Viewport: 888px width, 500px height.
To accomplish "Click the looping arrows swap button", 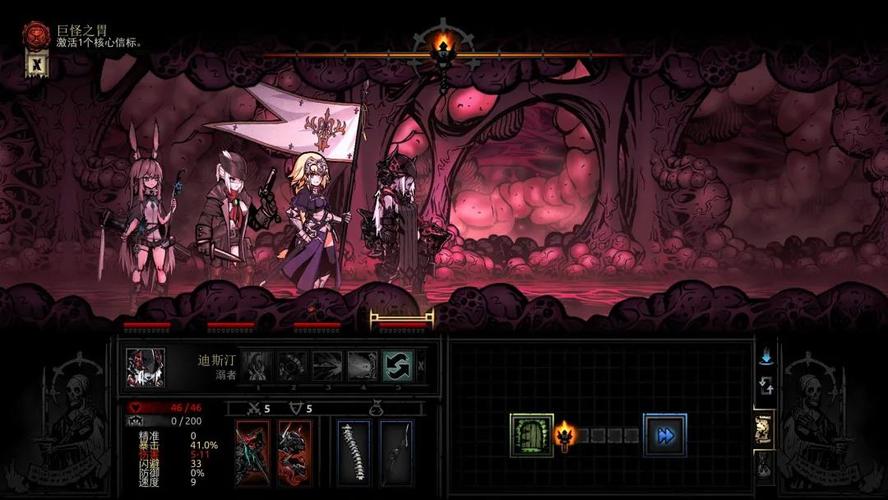I will pyautogui.click(x=767, y=386).
